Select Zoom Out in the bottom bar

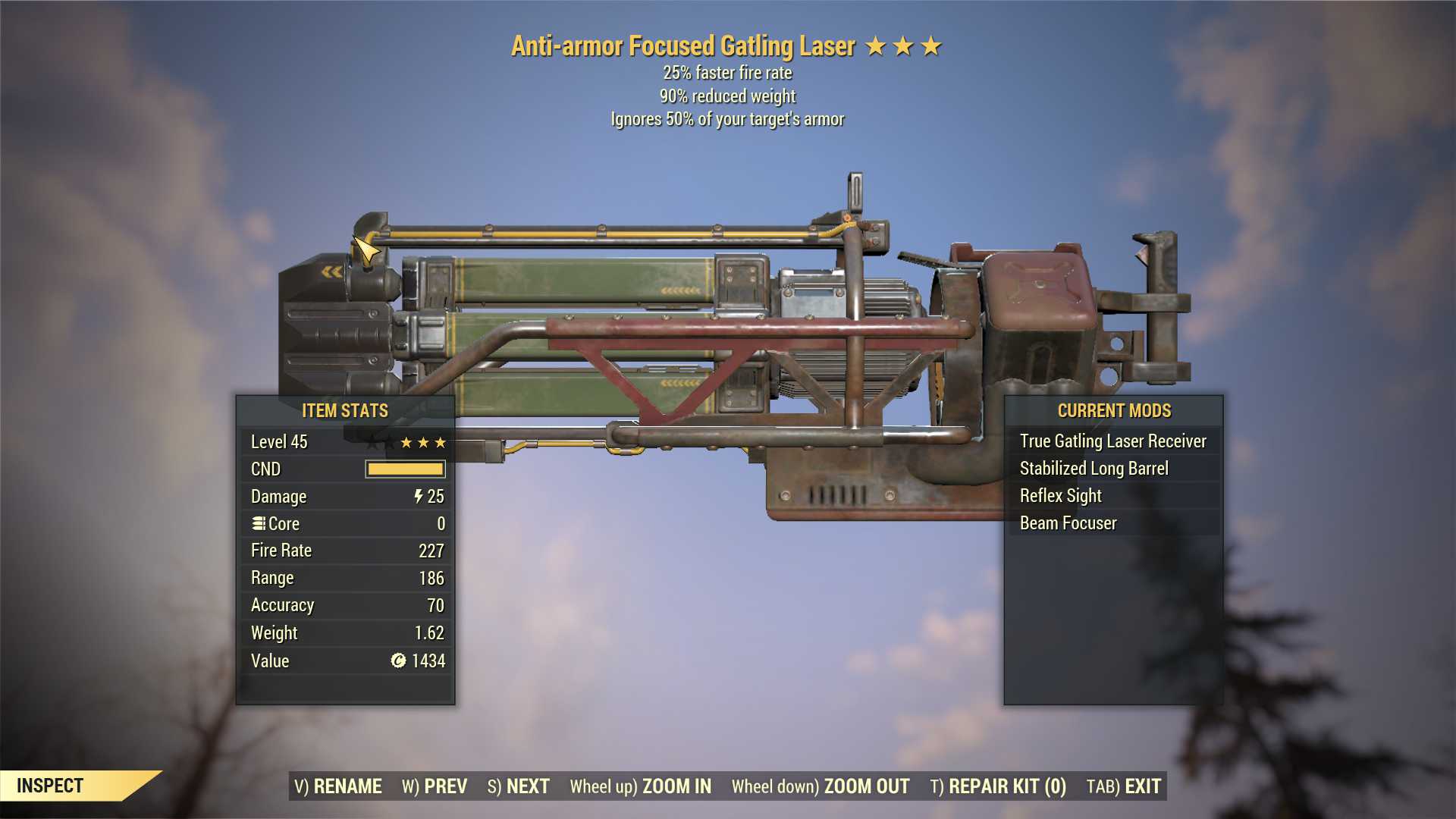(x=821, y=786)
